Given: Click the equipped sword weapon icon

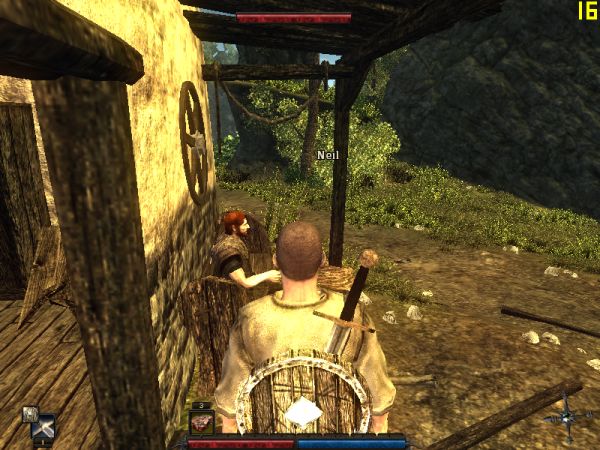Looking at the screenshot, I should point(43,430).
